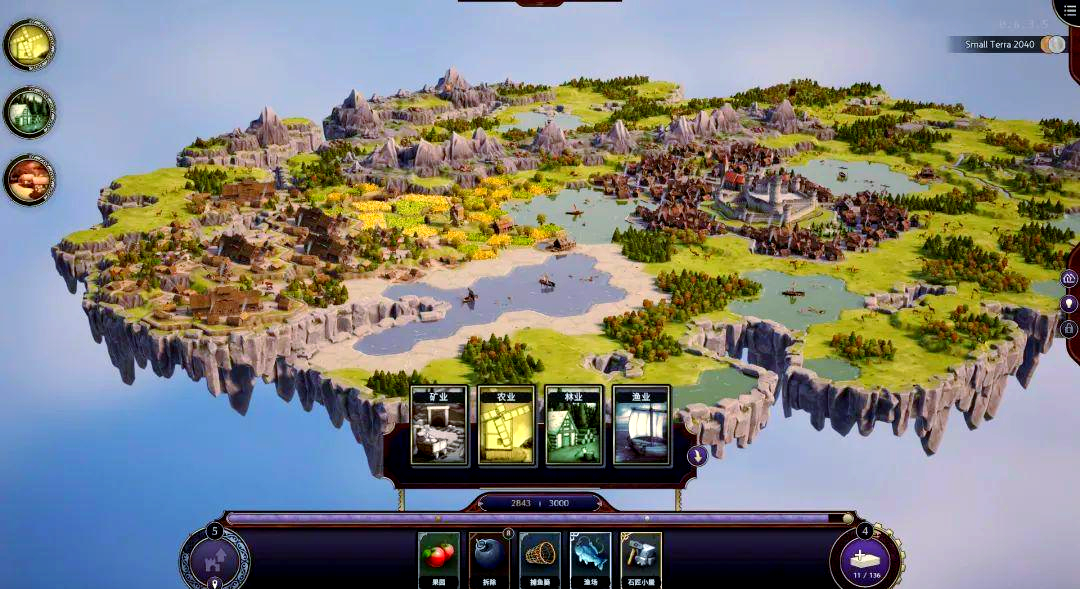Click the padlock lock button
The image size is (1080, 589).
click(x=1069, y=328)
